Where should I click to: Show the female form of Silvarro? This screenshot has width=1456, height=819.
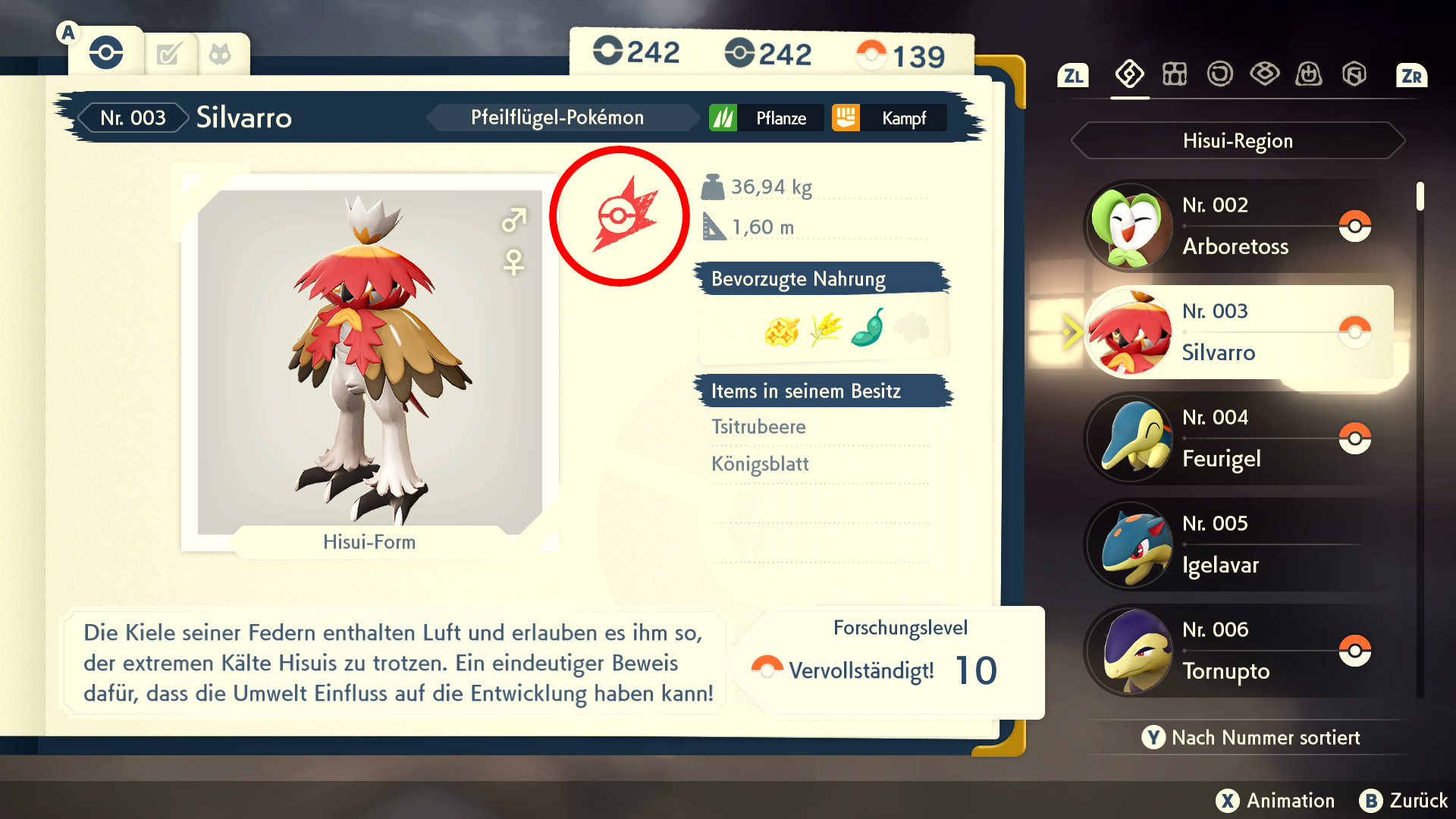[513, 262]
